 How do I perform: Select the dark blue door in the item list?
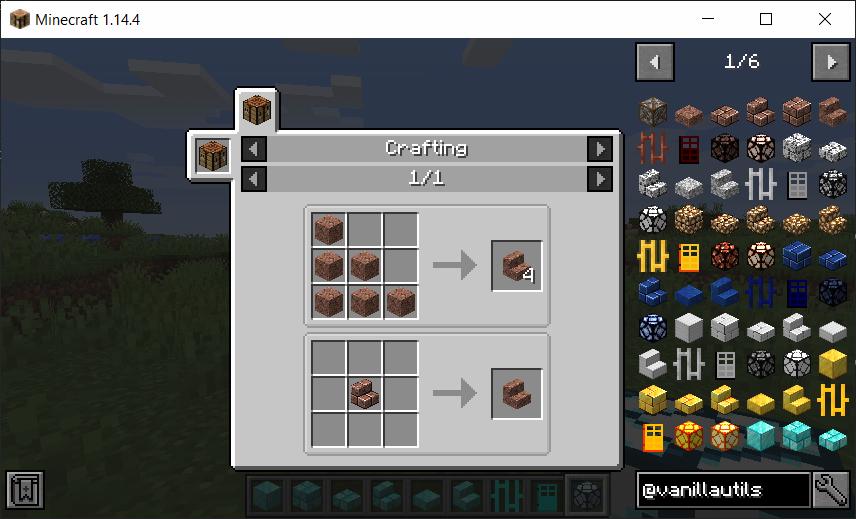point(797,293)
